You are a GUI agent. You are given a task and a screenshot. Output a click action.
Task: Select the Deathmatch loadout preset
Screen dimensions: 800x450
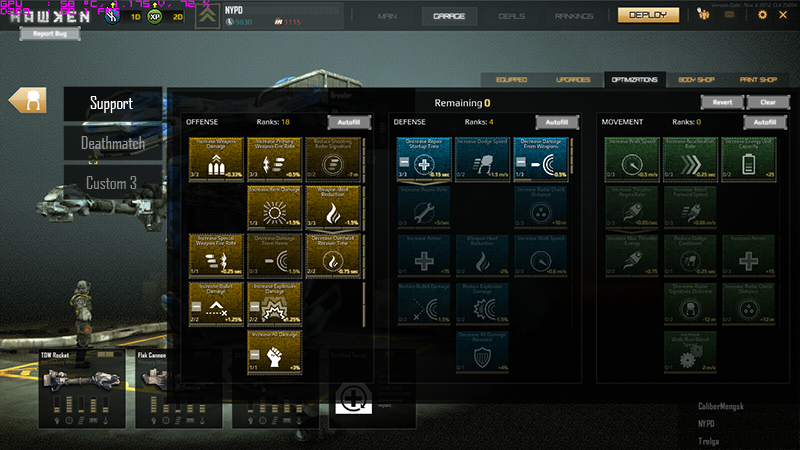(x=113, y=143)
